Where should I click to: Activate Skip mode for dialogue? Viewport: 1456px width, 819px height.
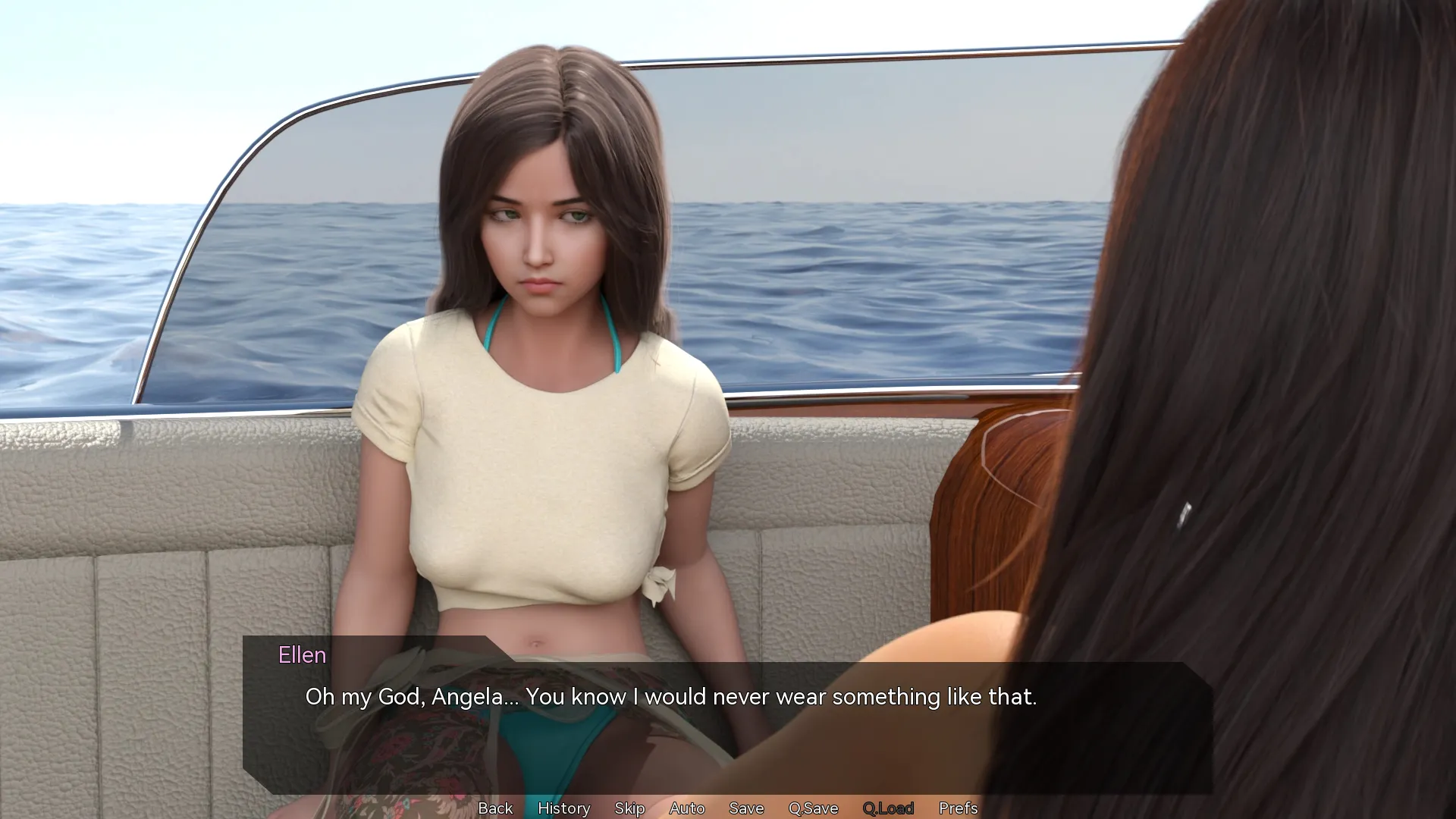click(x=629, y=808)
